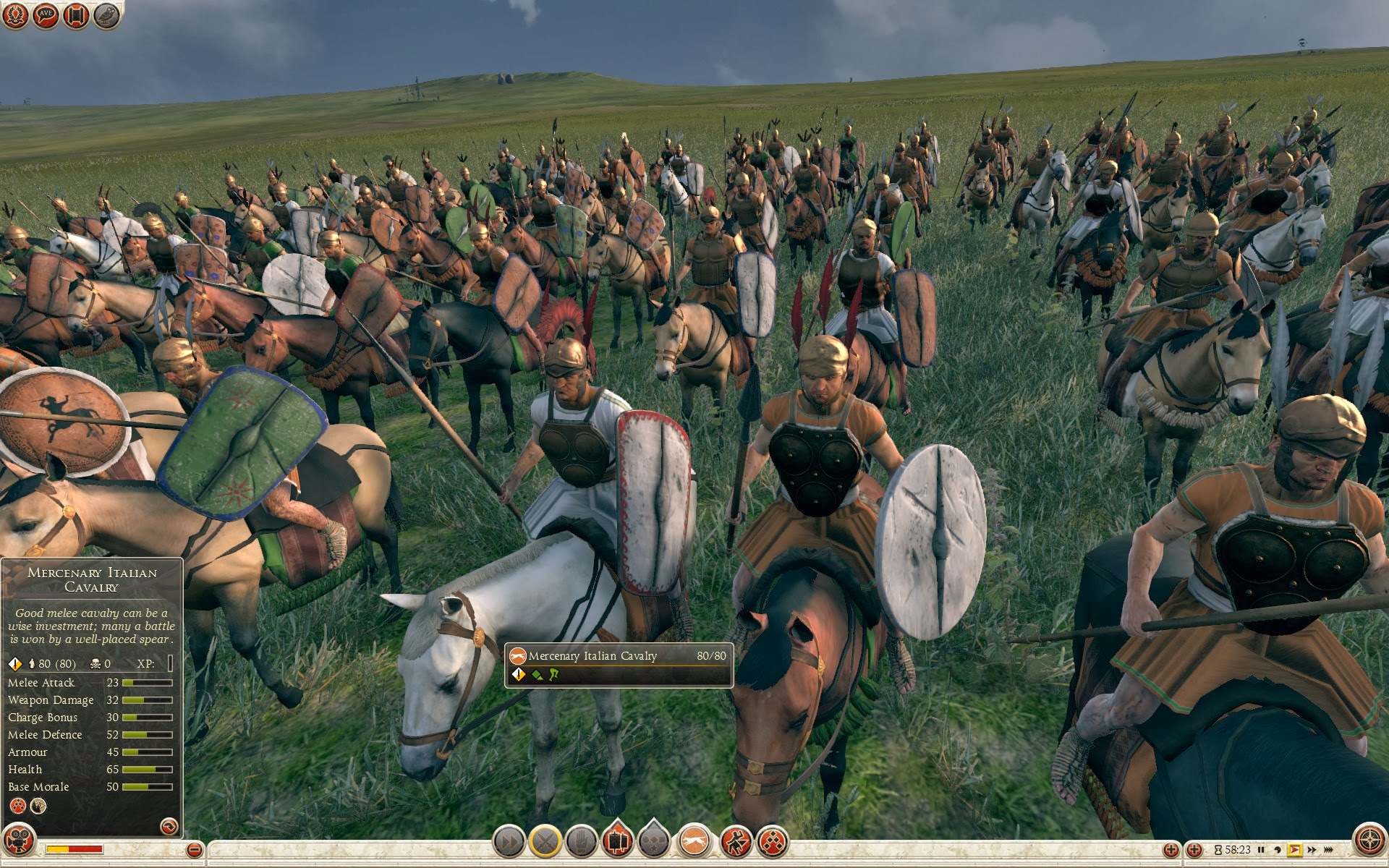
Task: Activate the running soldier with arrow ability
Action: coord(736,841)
